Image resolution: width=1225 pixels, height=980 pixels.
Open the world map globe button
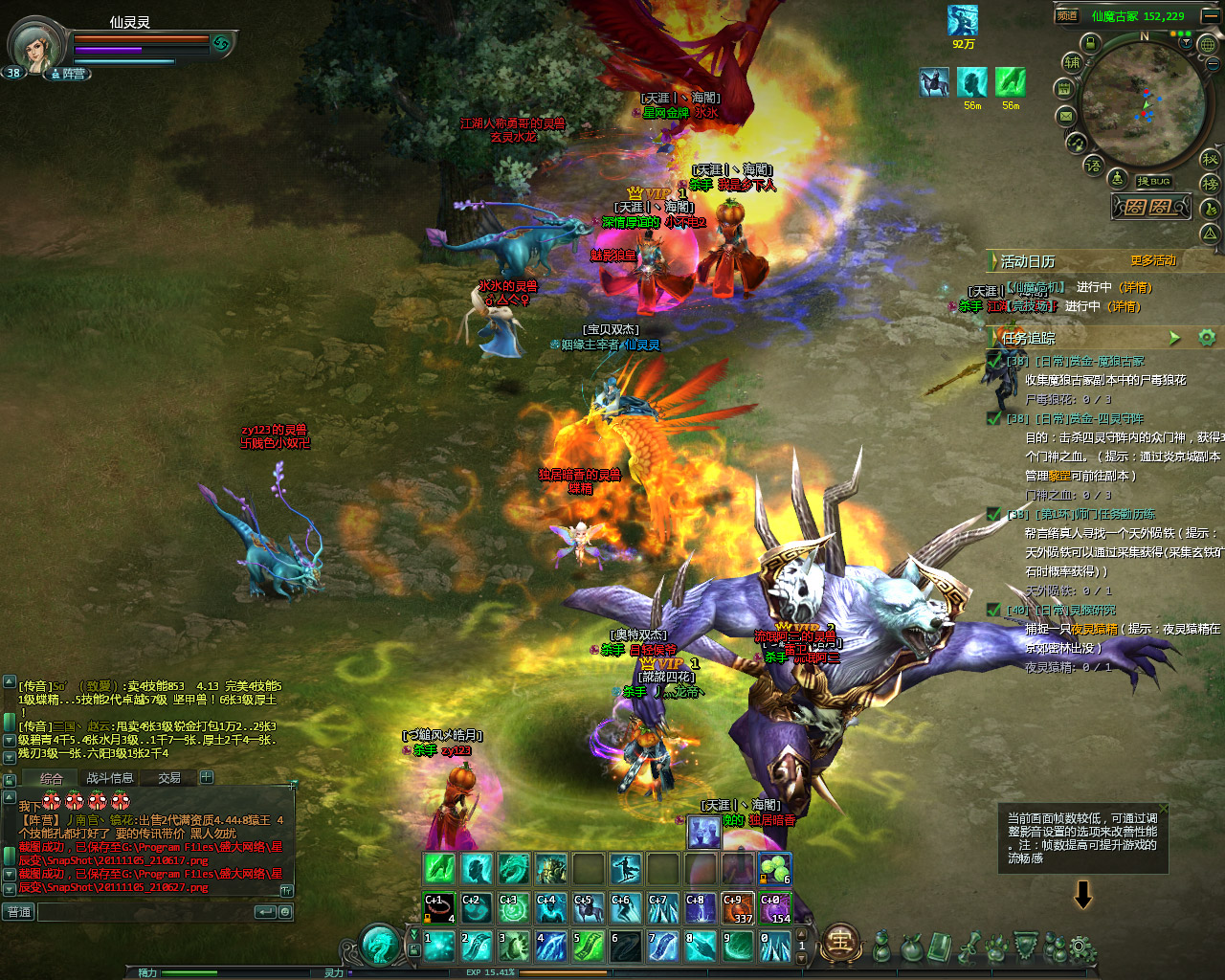pyautogui.click(x=1208, y=44)
